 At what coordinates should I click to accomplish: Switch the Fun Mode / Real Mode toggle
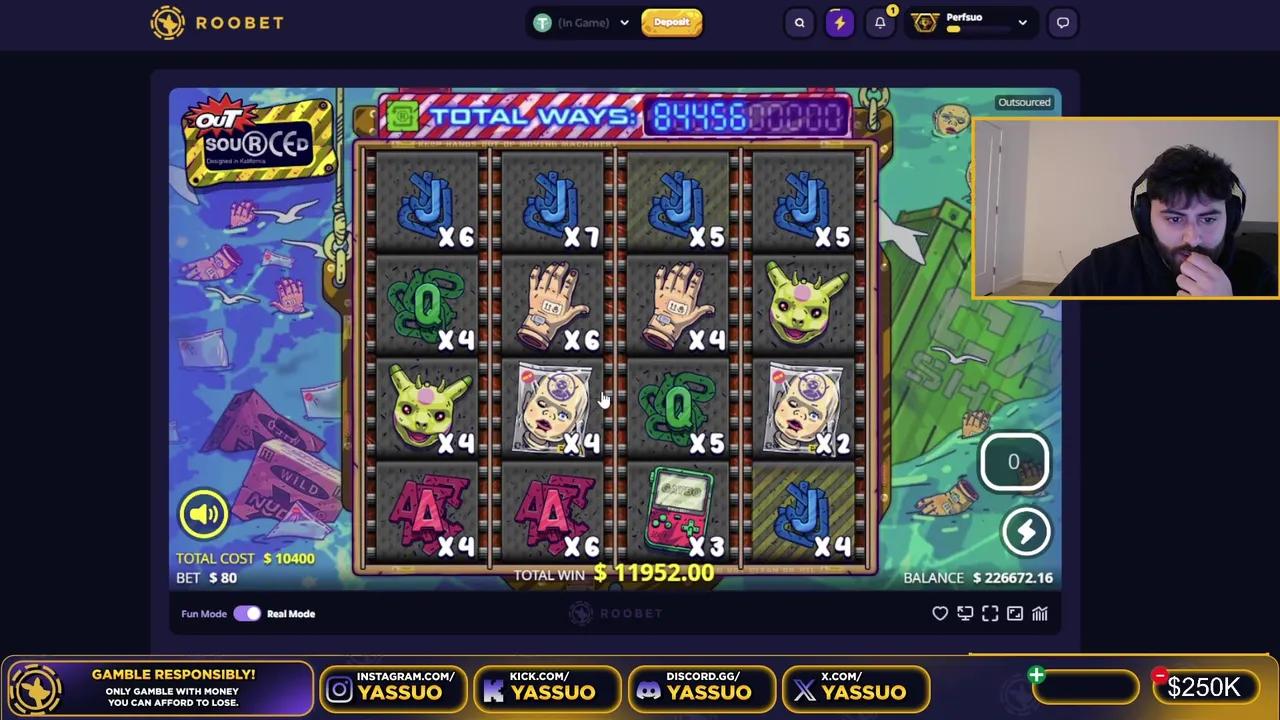click(x=247, y=614)
